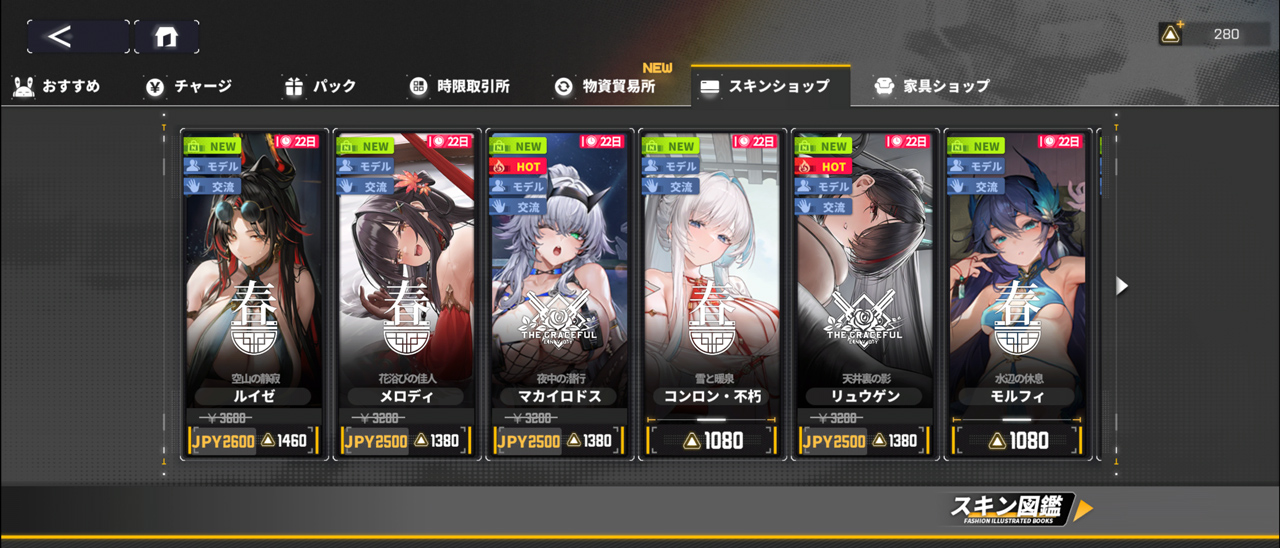The height and width of the screenshot is (548, 1280).
Task: Switch to the 家具ショップ tab
Action: 932,87
